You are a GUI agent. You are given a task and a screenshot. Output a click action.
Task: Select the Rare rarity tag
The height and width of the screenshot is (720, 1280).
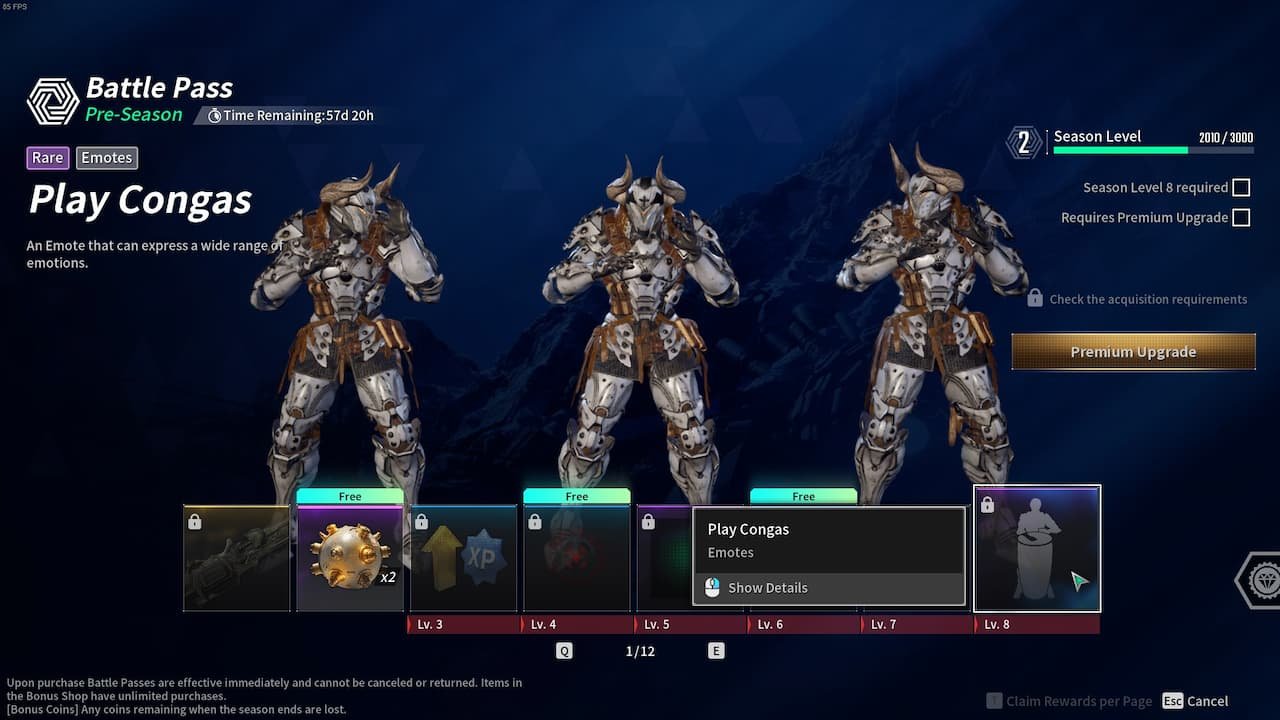47,157
